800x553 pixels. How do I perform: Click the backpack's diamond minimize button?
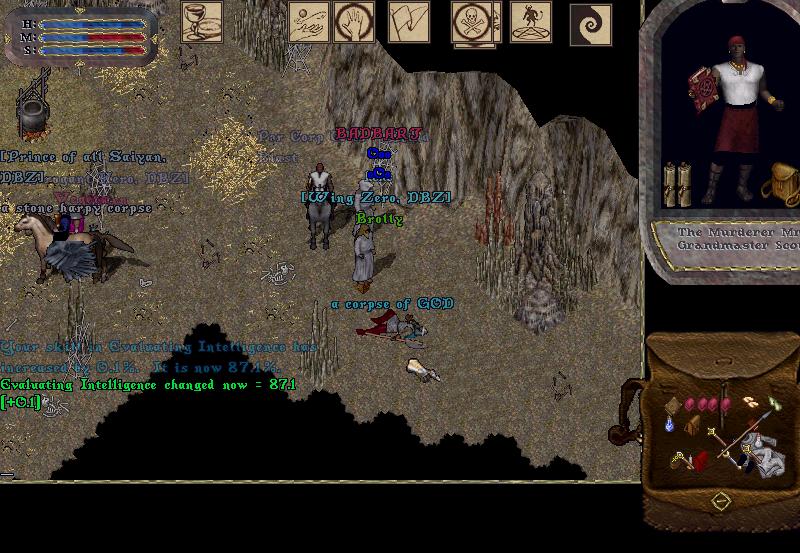(721, 499)
